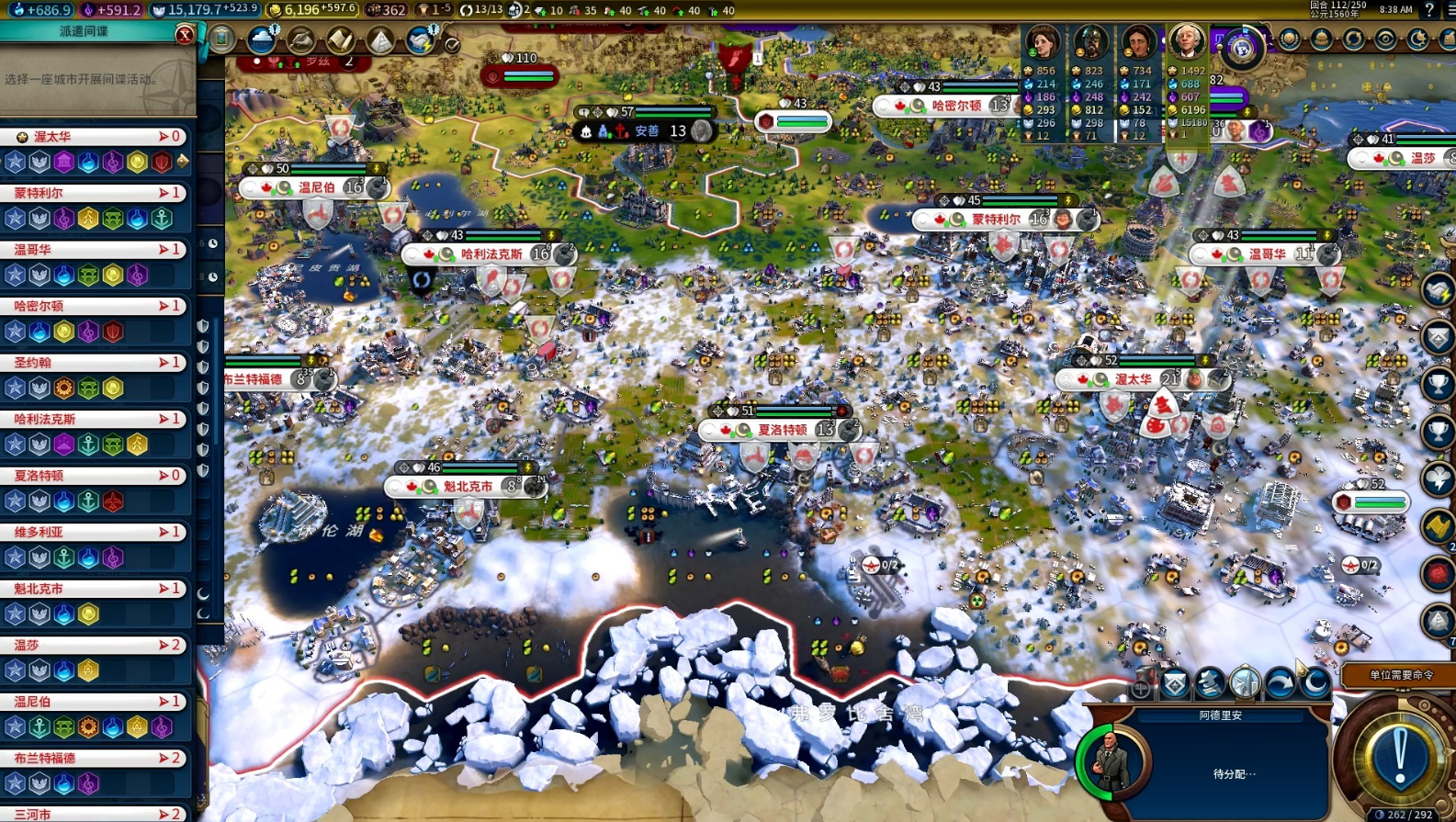The width and height of the screenshot is (1456, 822).
Task: Click the spy portrait of 阿德里安
Action: pos(1112,760)
